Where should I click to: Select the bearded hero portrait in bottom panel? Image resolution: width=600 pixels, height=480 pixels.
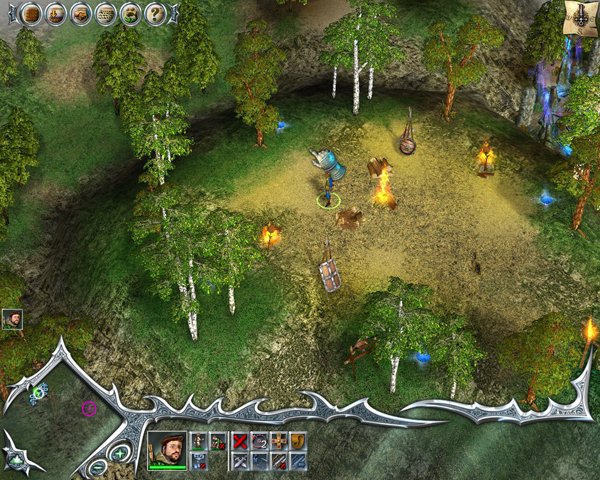pos(166,449)
